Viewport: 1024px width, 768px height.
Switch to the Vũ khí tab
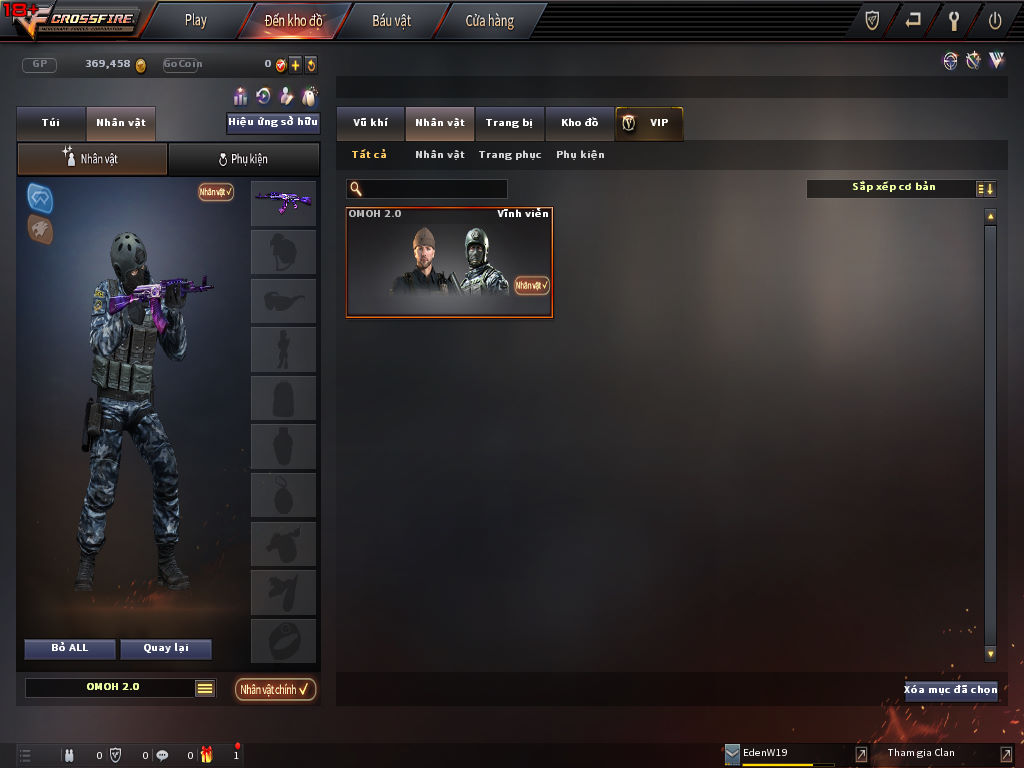(370, 123)
